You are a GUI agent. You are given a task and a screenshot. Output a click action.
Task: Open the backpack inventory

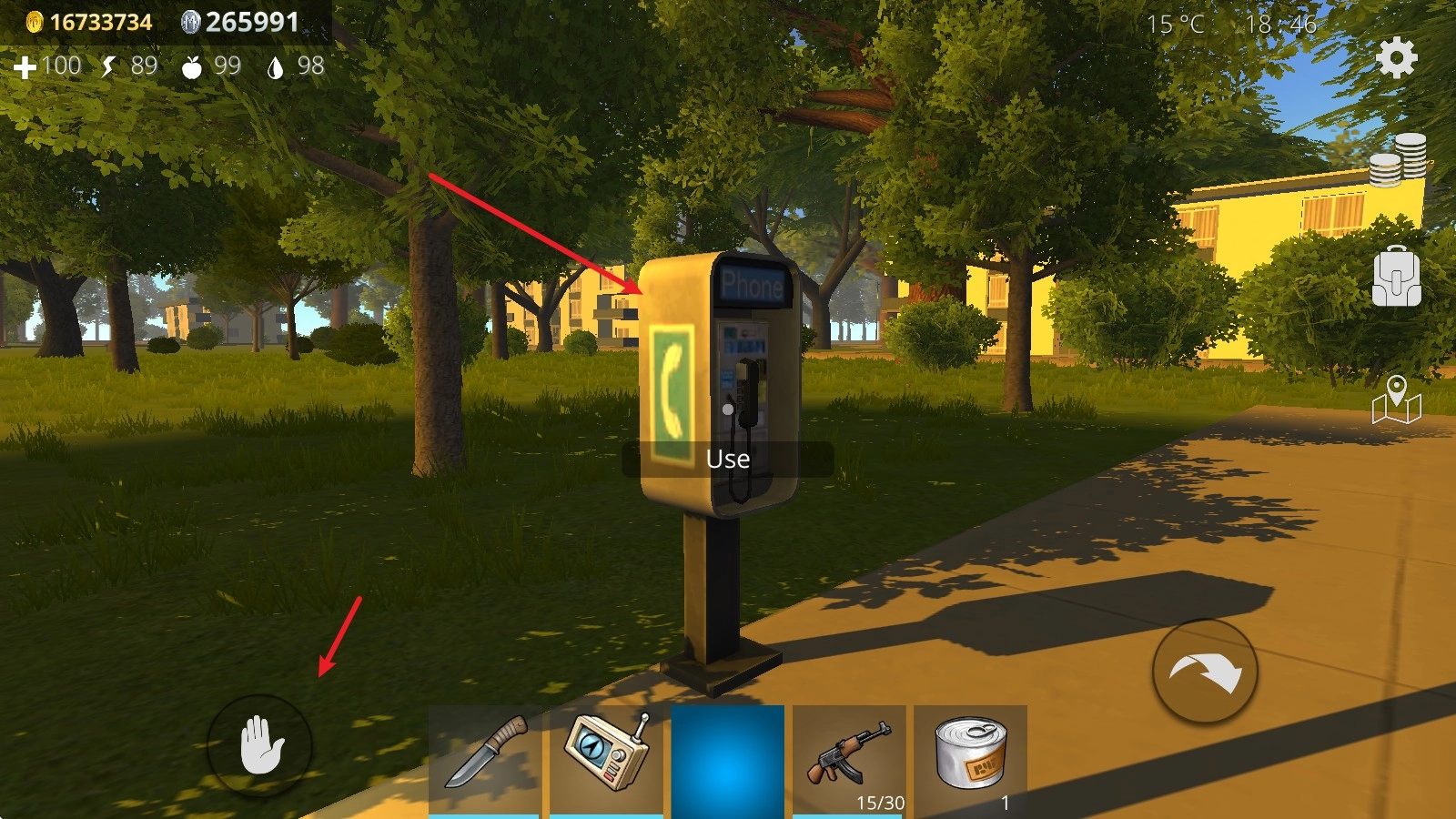(1396, 277)
